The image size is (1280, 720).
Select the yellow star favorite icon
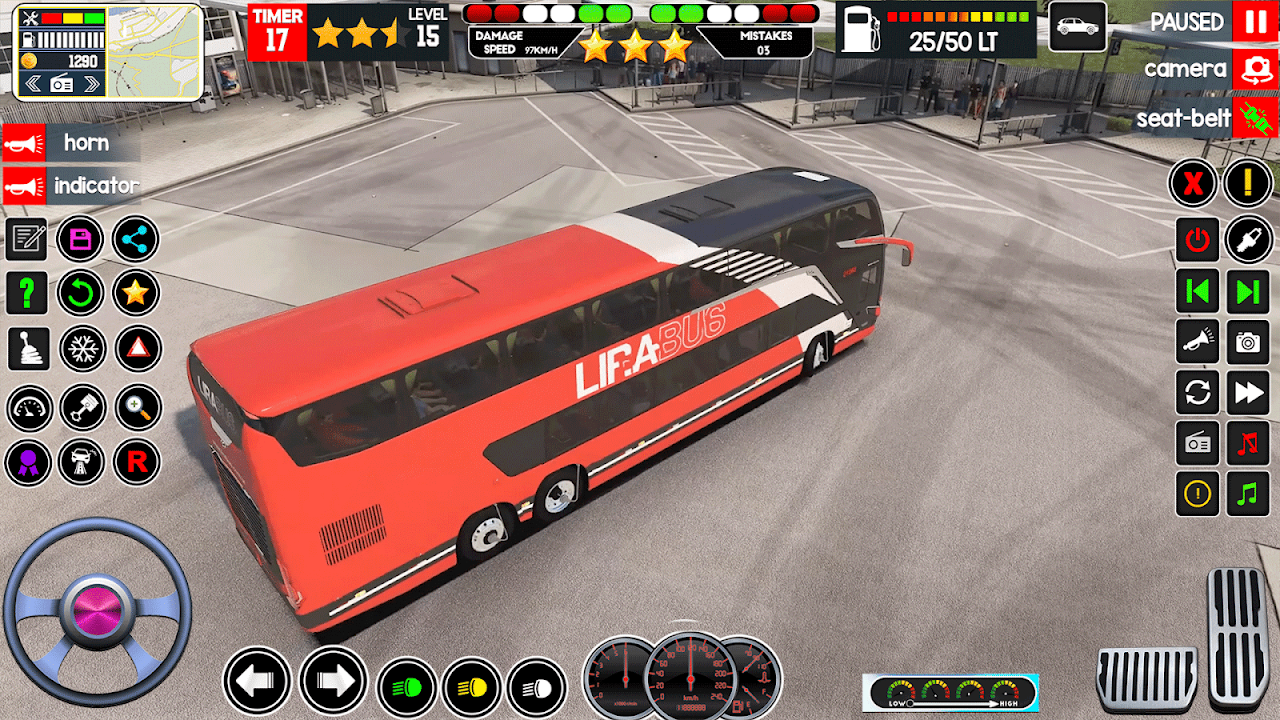pyautogui.click(x=135, y=293)
